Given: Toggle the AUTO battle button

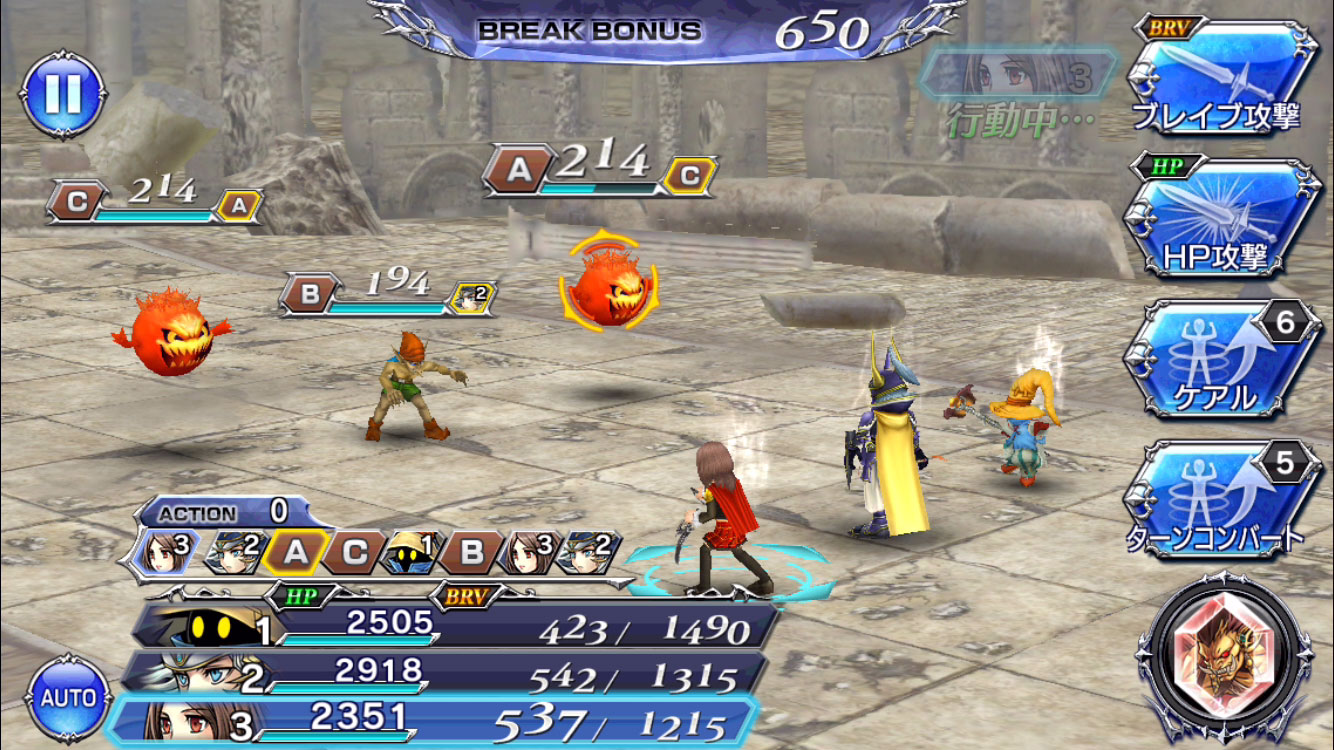Looking at the screenshot, I should click(x=68, y=697).
